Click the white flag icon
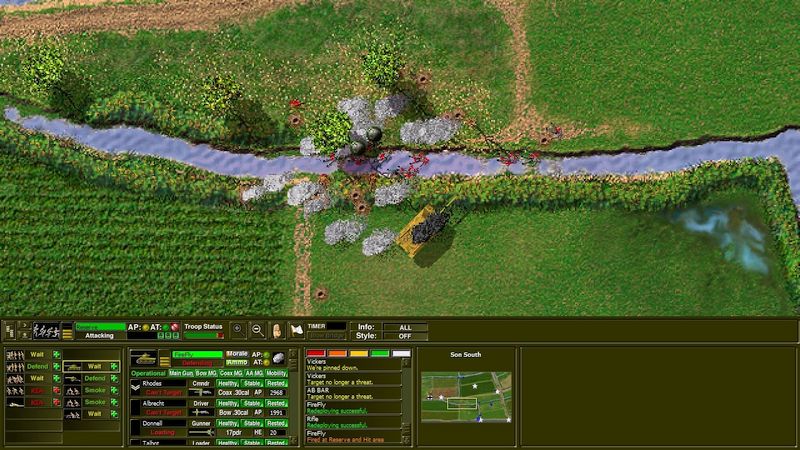 [x=297, y=329]
